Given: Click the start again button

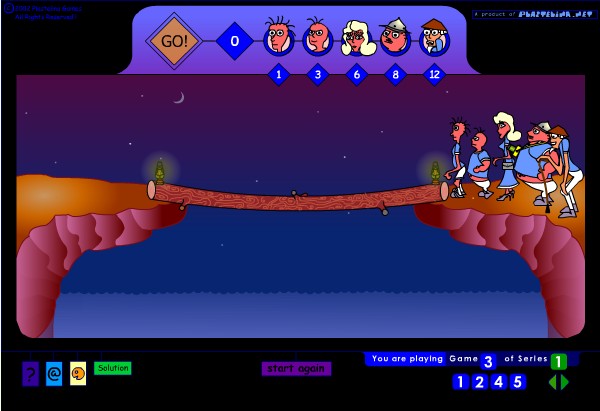Looking at the screenshot, I should [296, 368].
